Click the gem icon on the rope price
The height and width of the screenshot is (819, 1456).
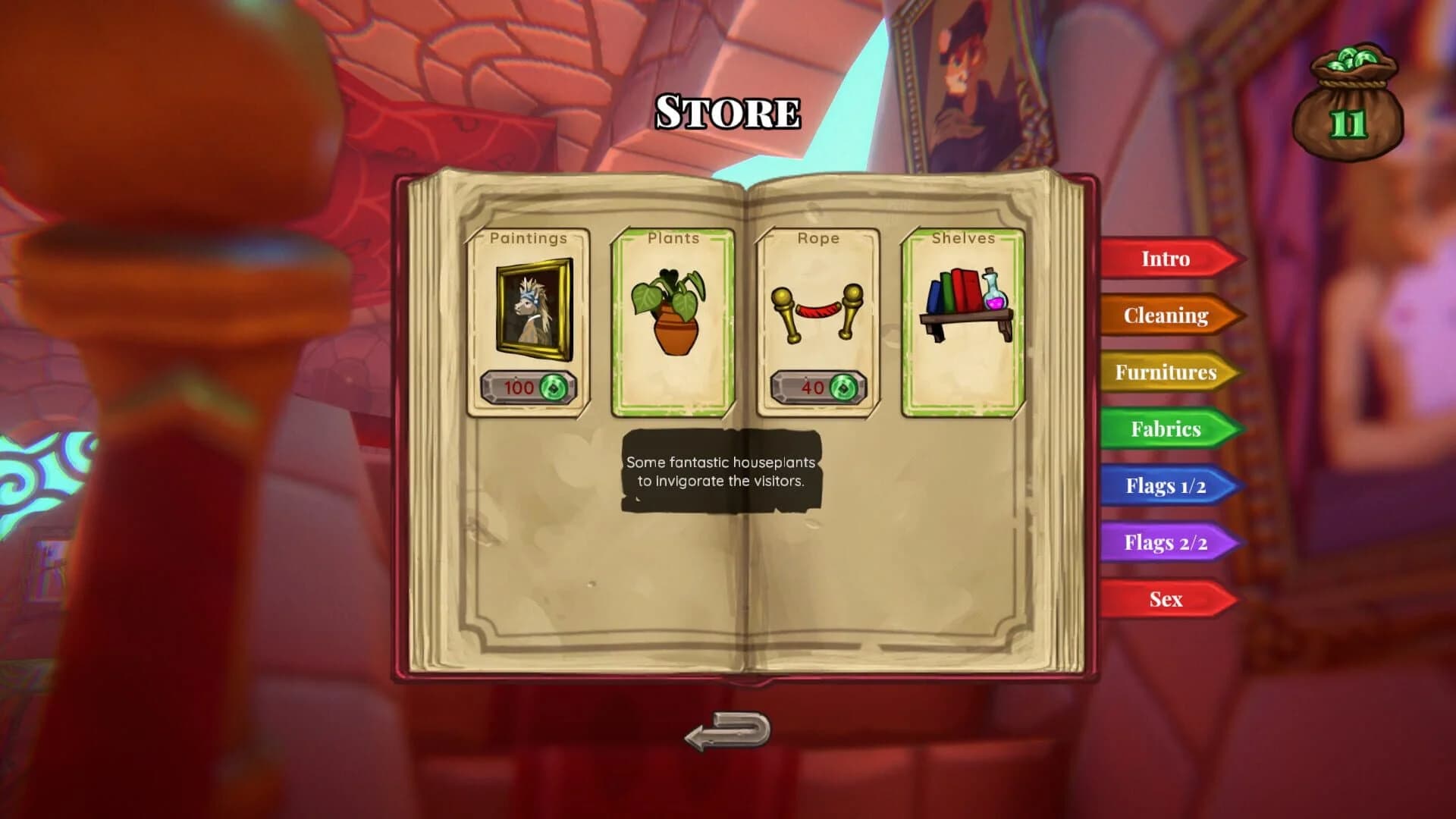coord(842,389)
